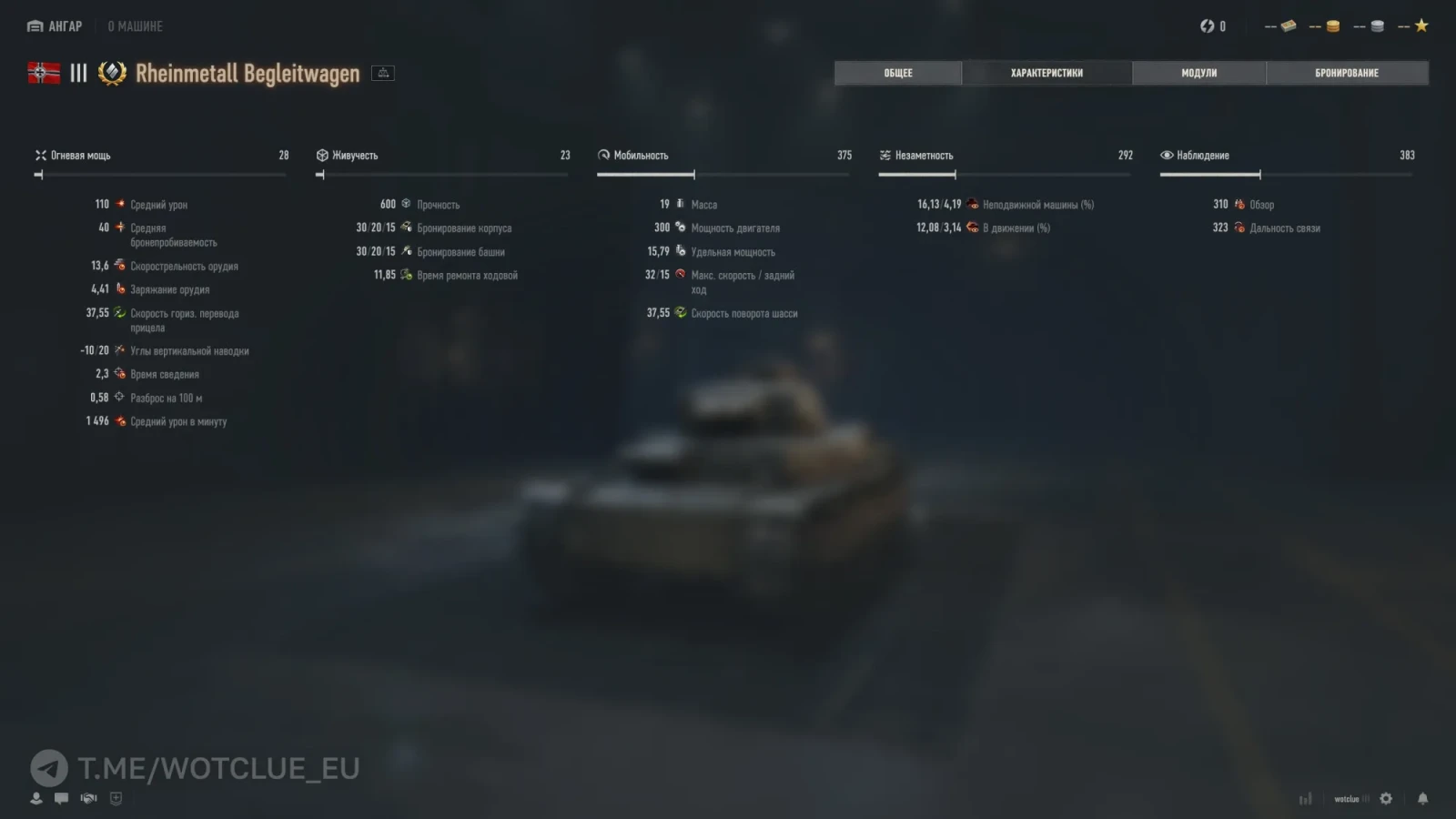Click the handshake icon
1456x819 pixels.
pyautogui.click(x=88, y=798)
